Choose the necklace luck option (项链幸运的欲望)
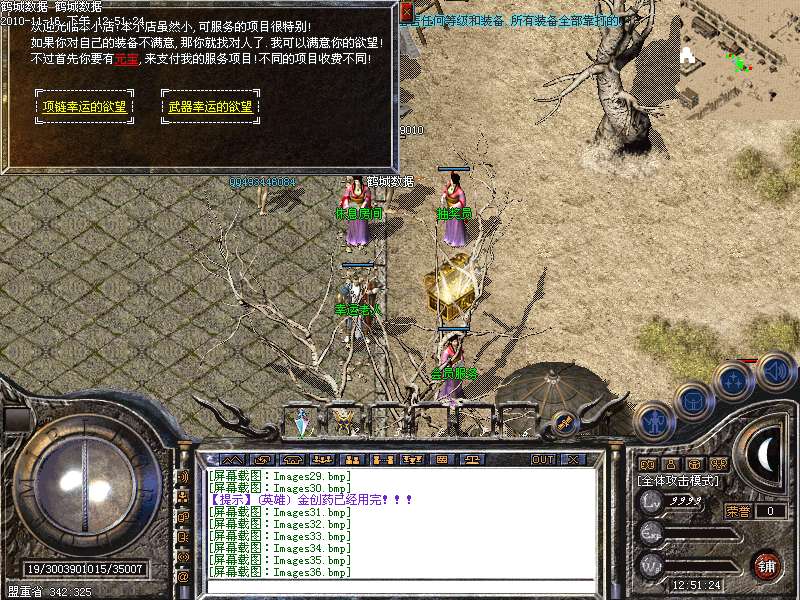 coord(86,106)
